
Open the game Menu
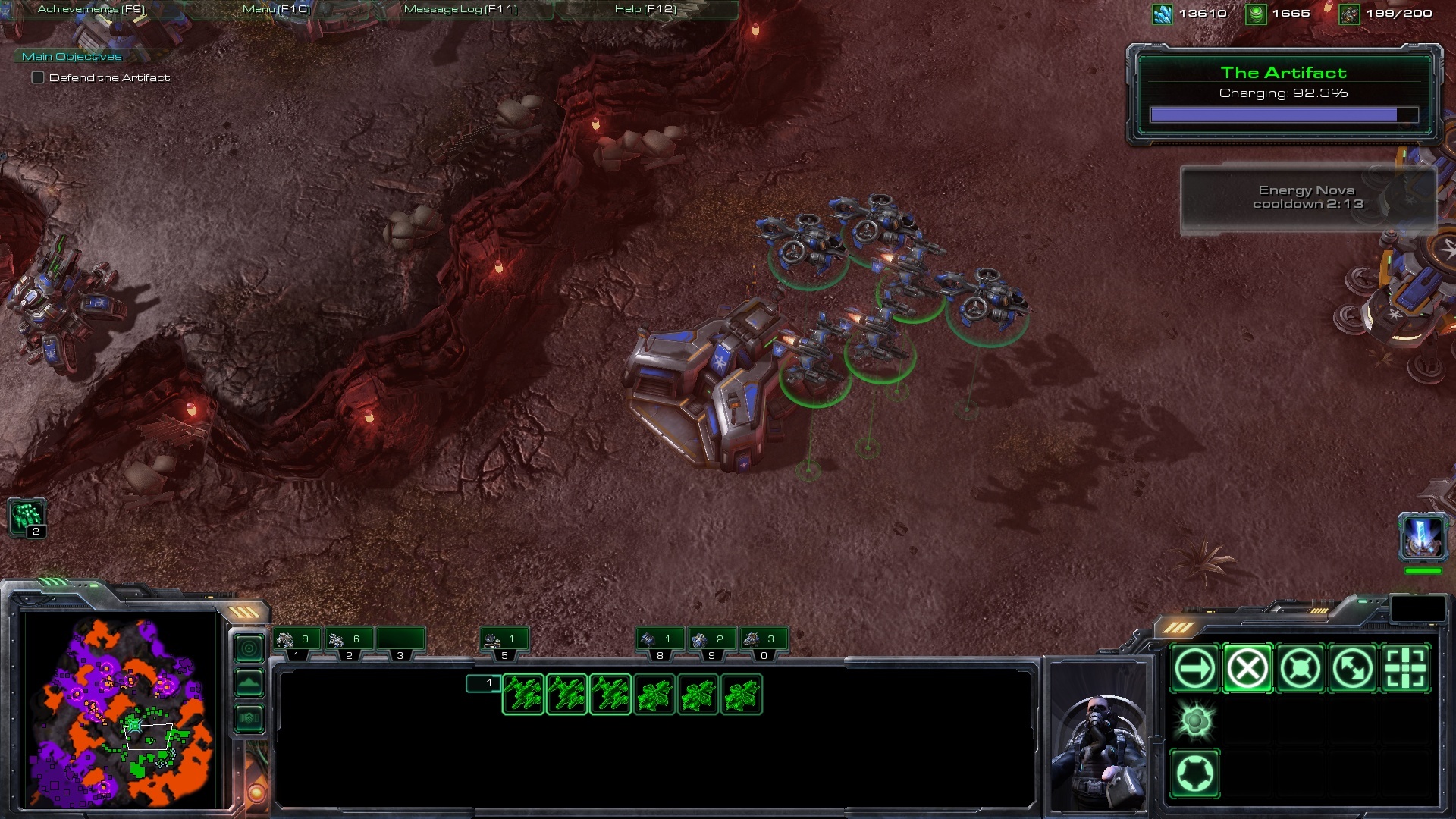276,9
